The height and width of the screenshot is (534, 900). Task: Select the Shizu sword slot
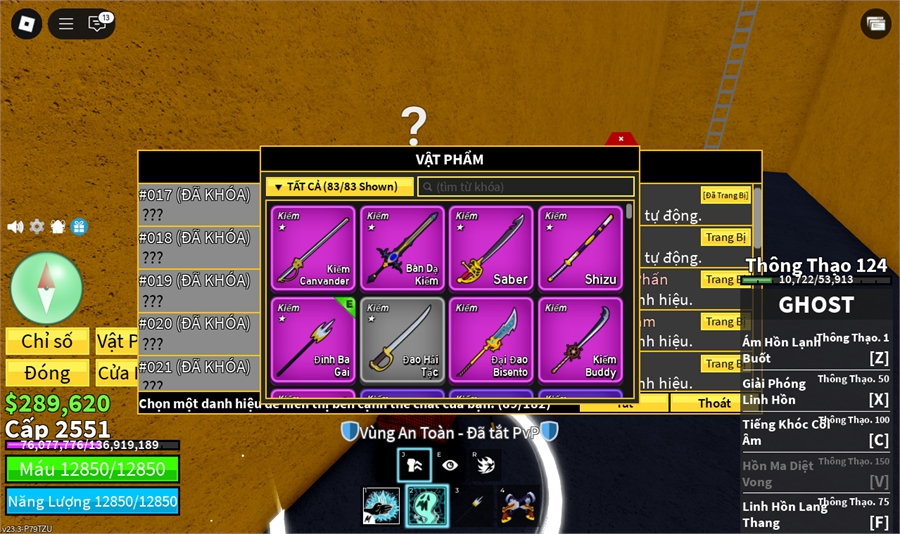click(x=580, y=248)
